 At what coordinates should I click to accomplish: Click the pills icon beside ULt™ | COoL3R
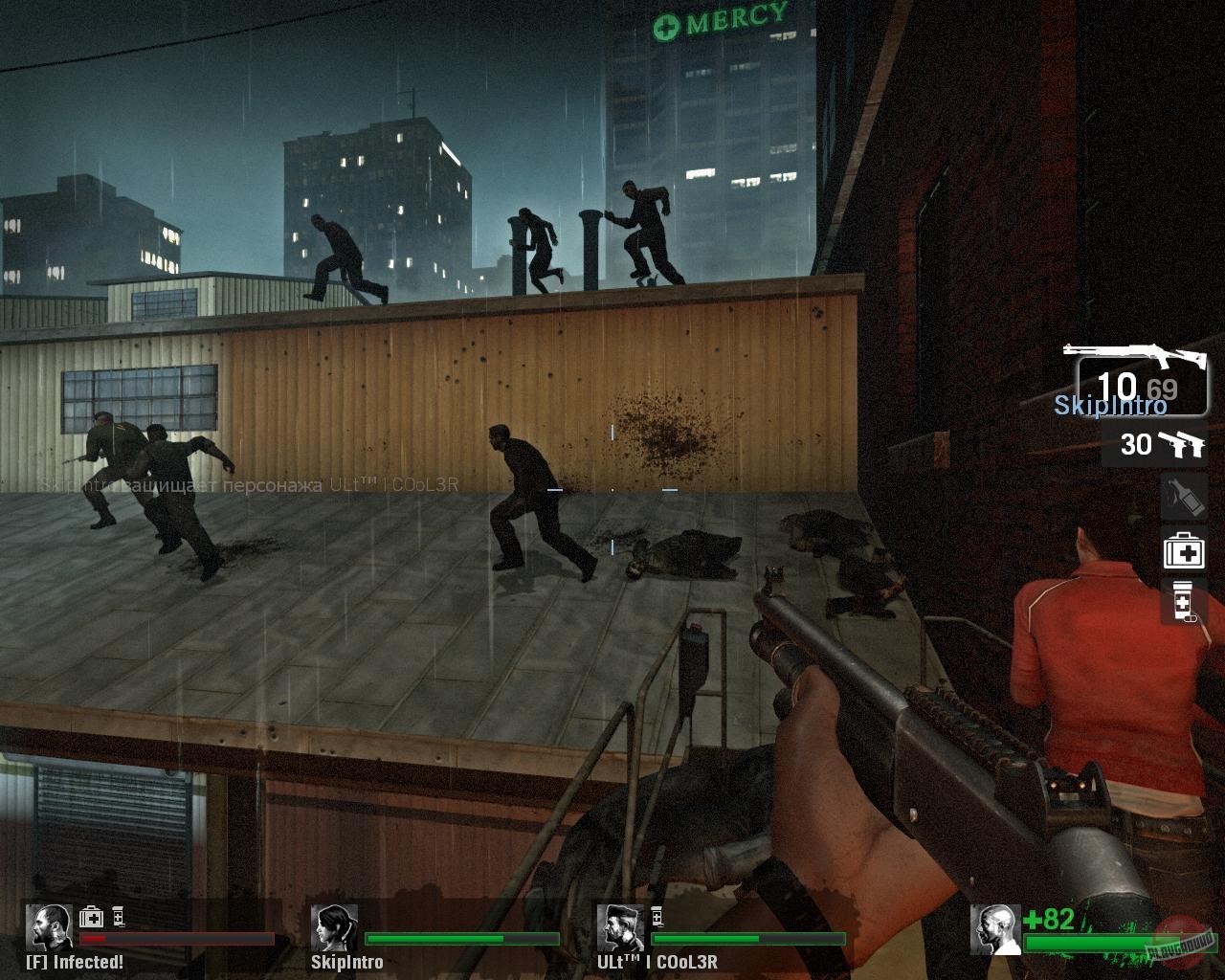[x=656, y=916]
